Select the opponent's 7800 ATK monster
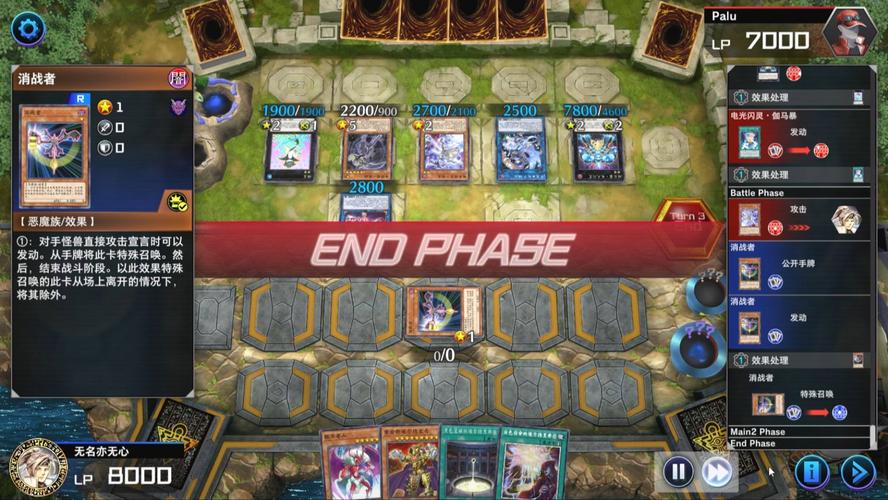The height and width of the screenshot is (500, 888). pos(599,152)
